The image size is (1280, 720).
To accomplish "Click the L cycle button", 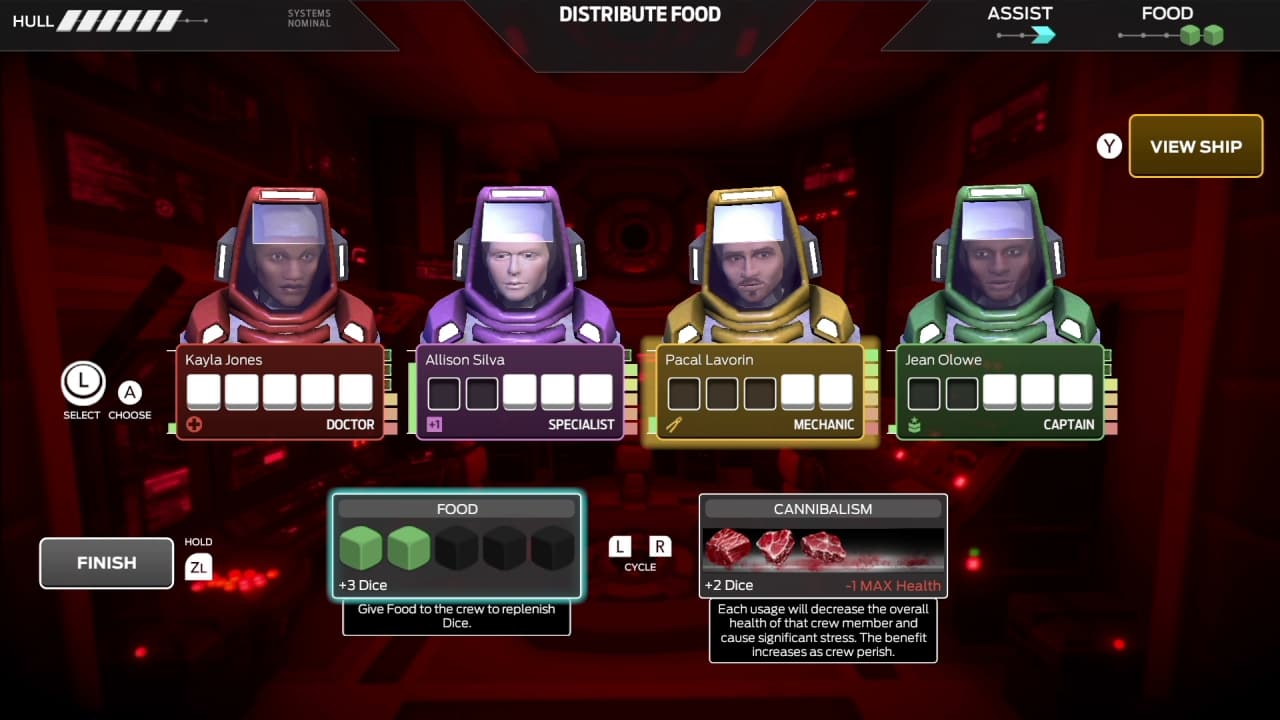I will 619,547.
